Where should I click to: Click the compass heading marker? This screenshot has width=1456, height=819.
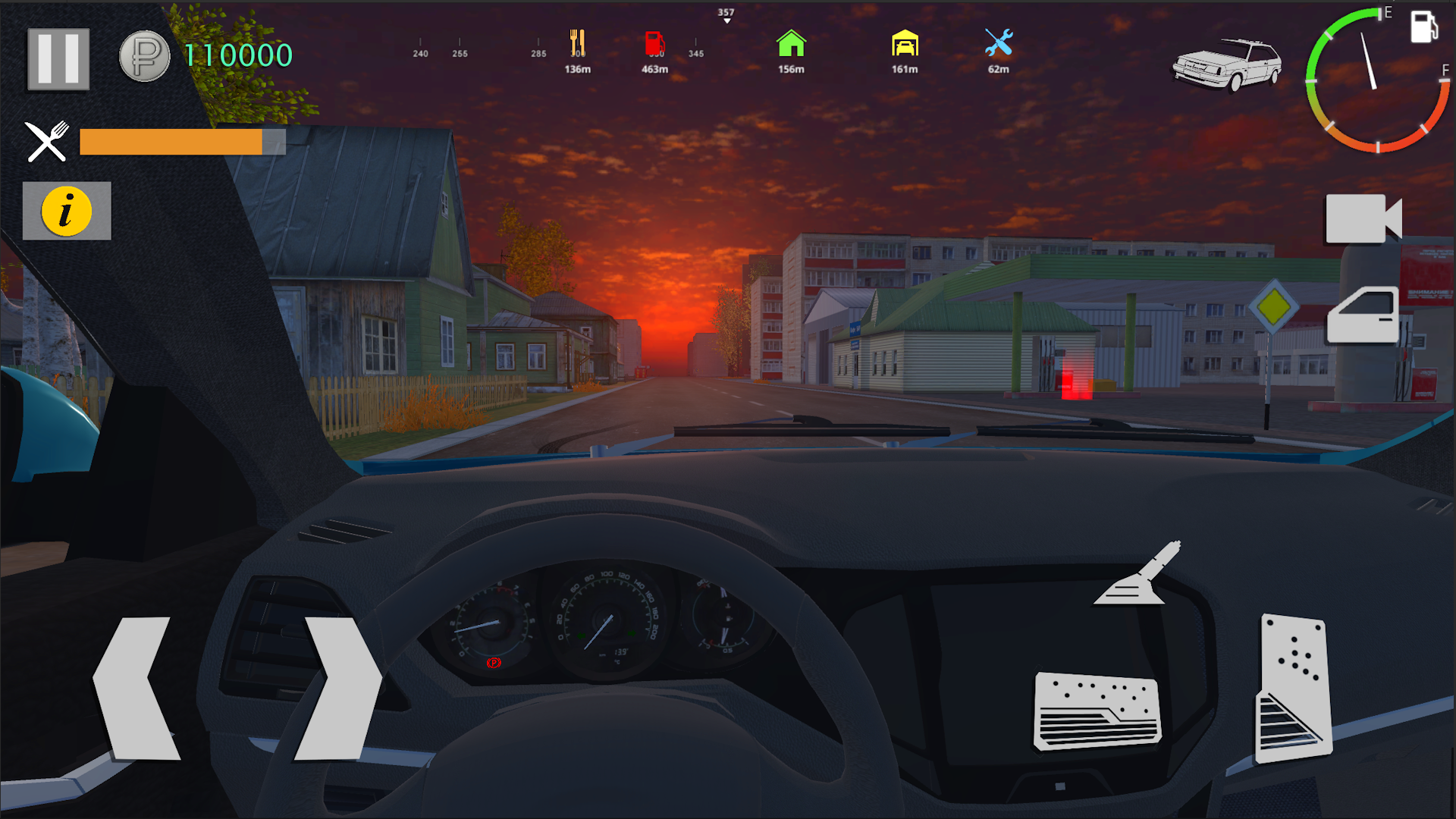[726, 14]
